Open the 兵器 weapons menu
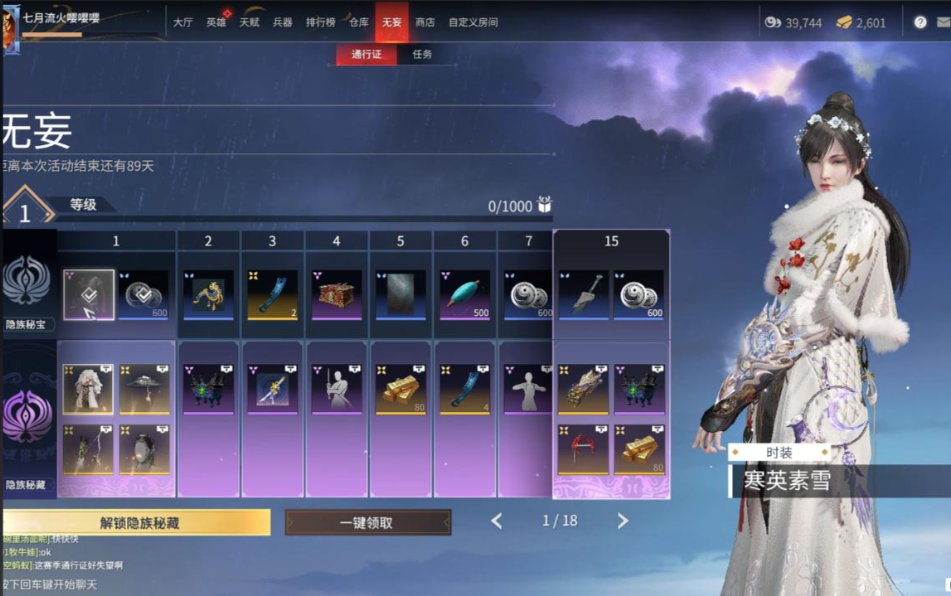This screenshot has width=951, height=596. point(283,22)
